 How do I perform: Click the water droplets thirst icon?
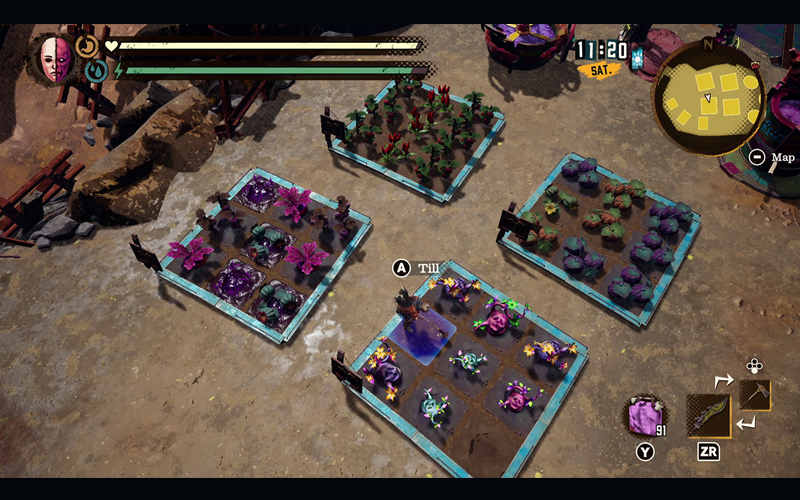[96, 71]
